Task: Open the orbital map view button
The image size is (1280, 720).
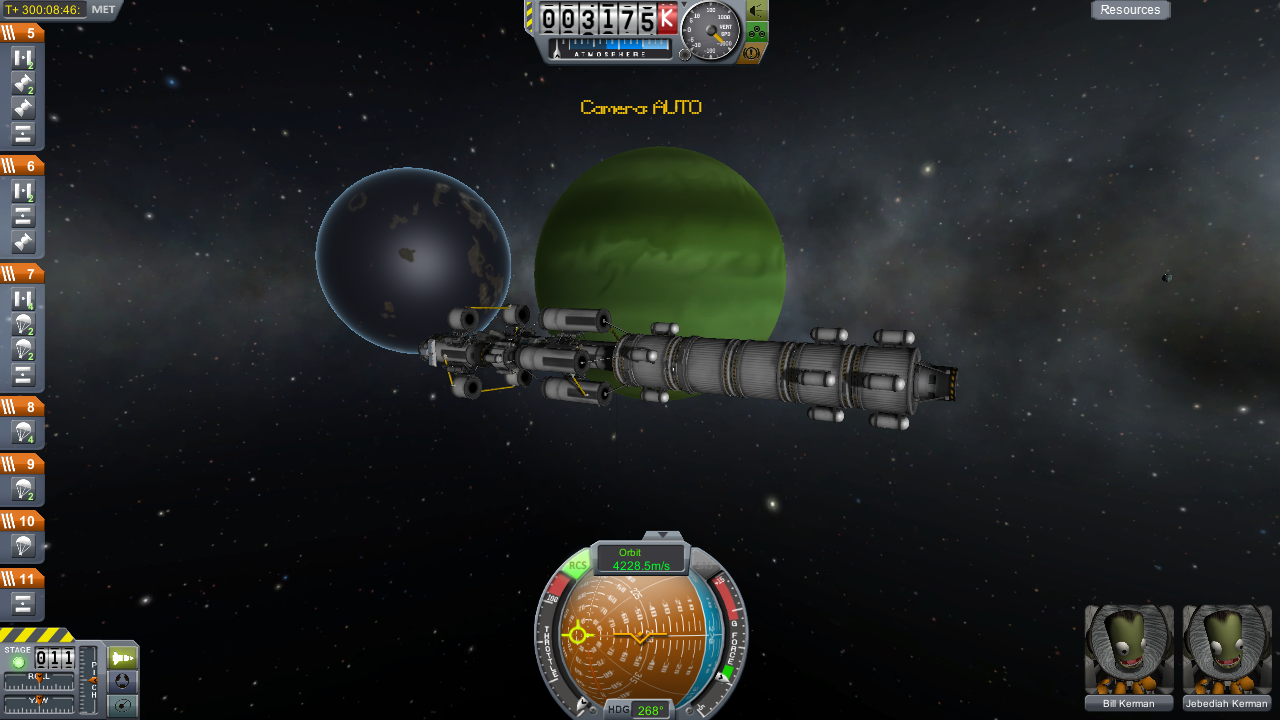Action: pyautogui.click(x=122, y=706)
